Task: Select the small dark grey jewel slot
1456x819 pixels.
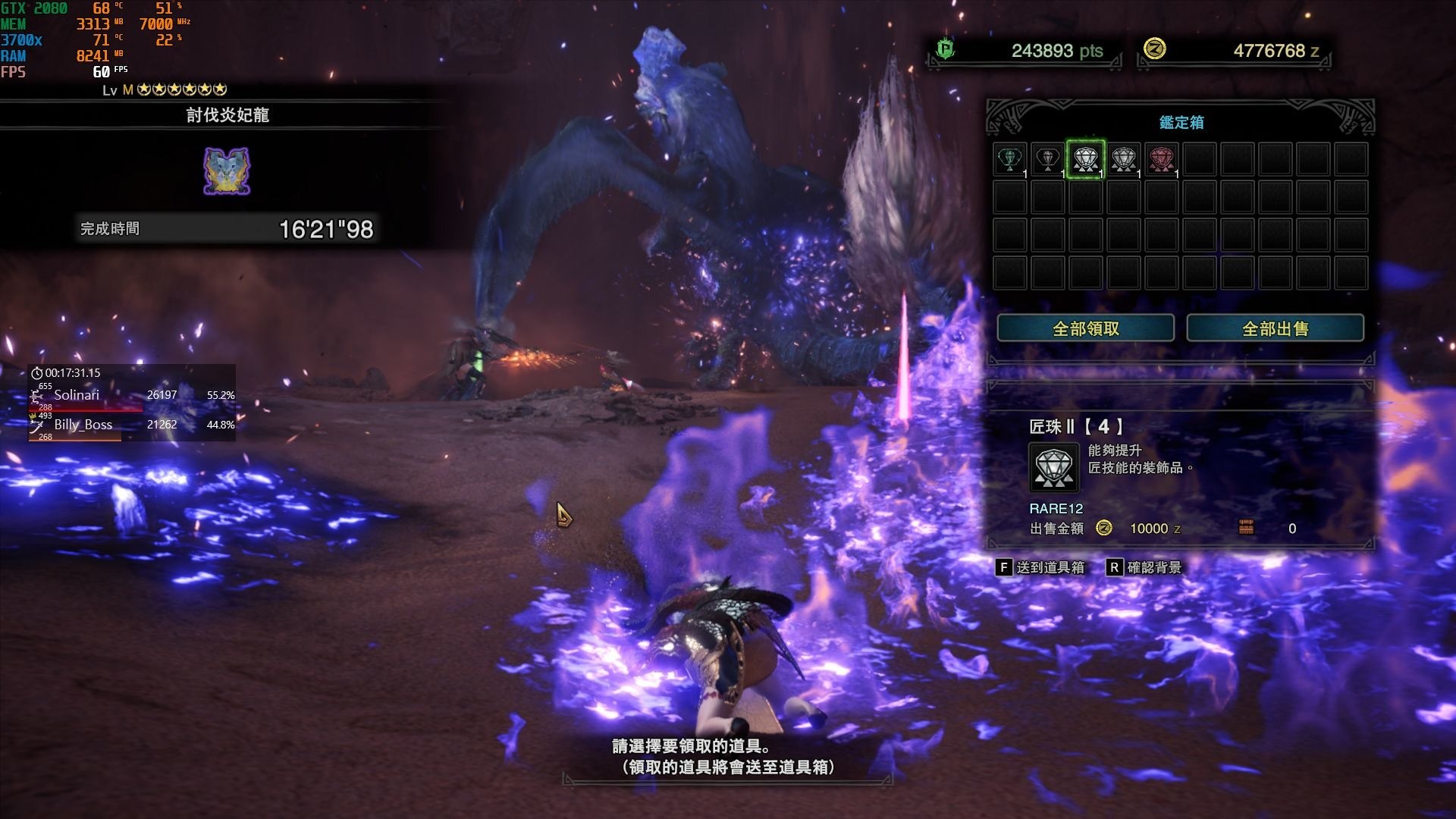Action: [1047, 159]
